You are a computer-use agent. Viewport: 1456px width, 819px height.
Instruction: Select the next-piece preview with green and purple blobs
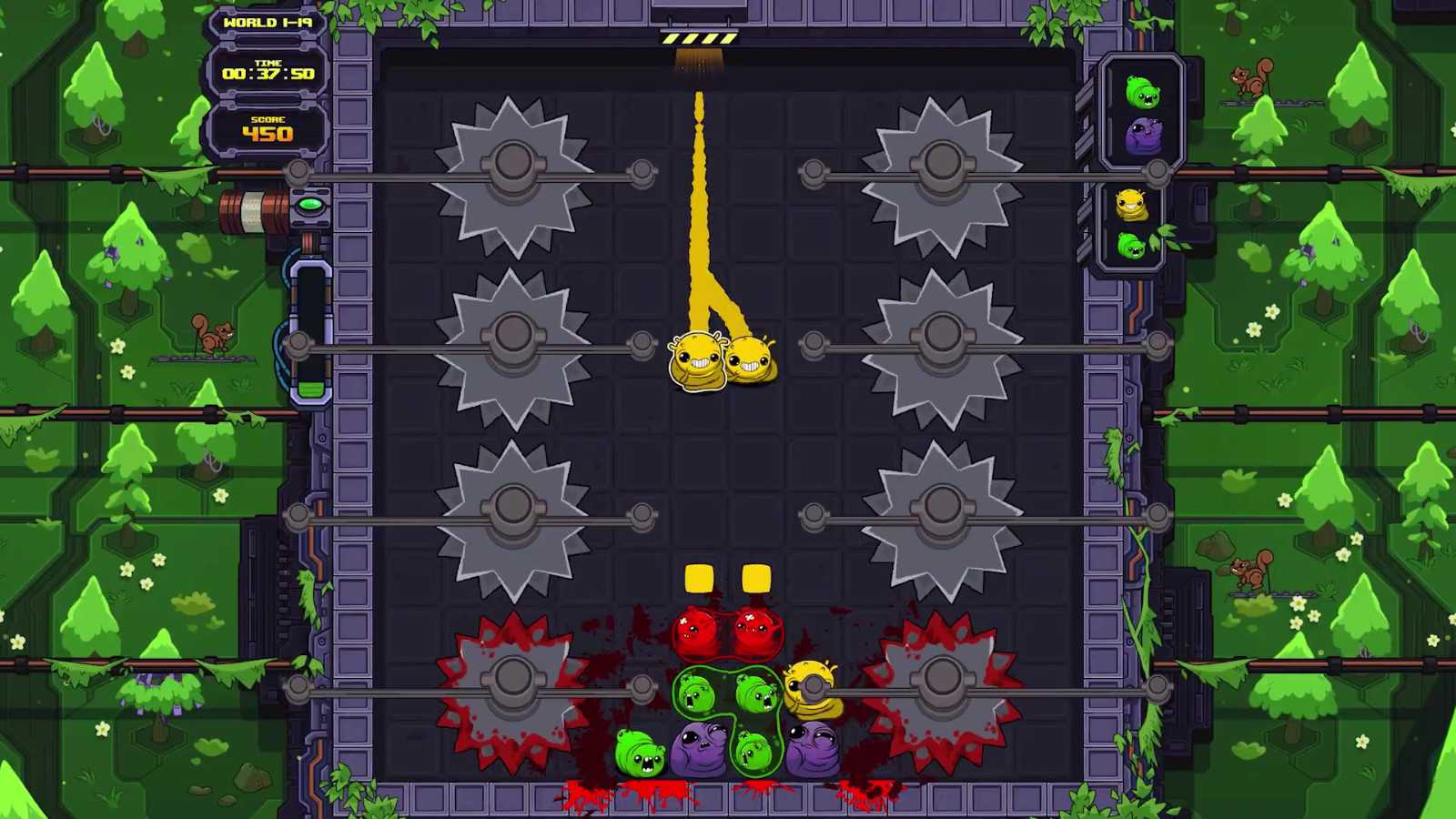point(1142,114)
